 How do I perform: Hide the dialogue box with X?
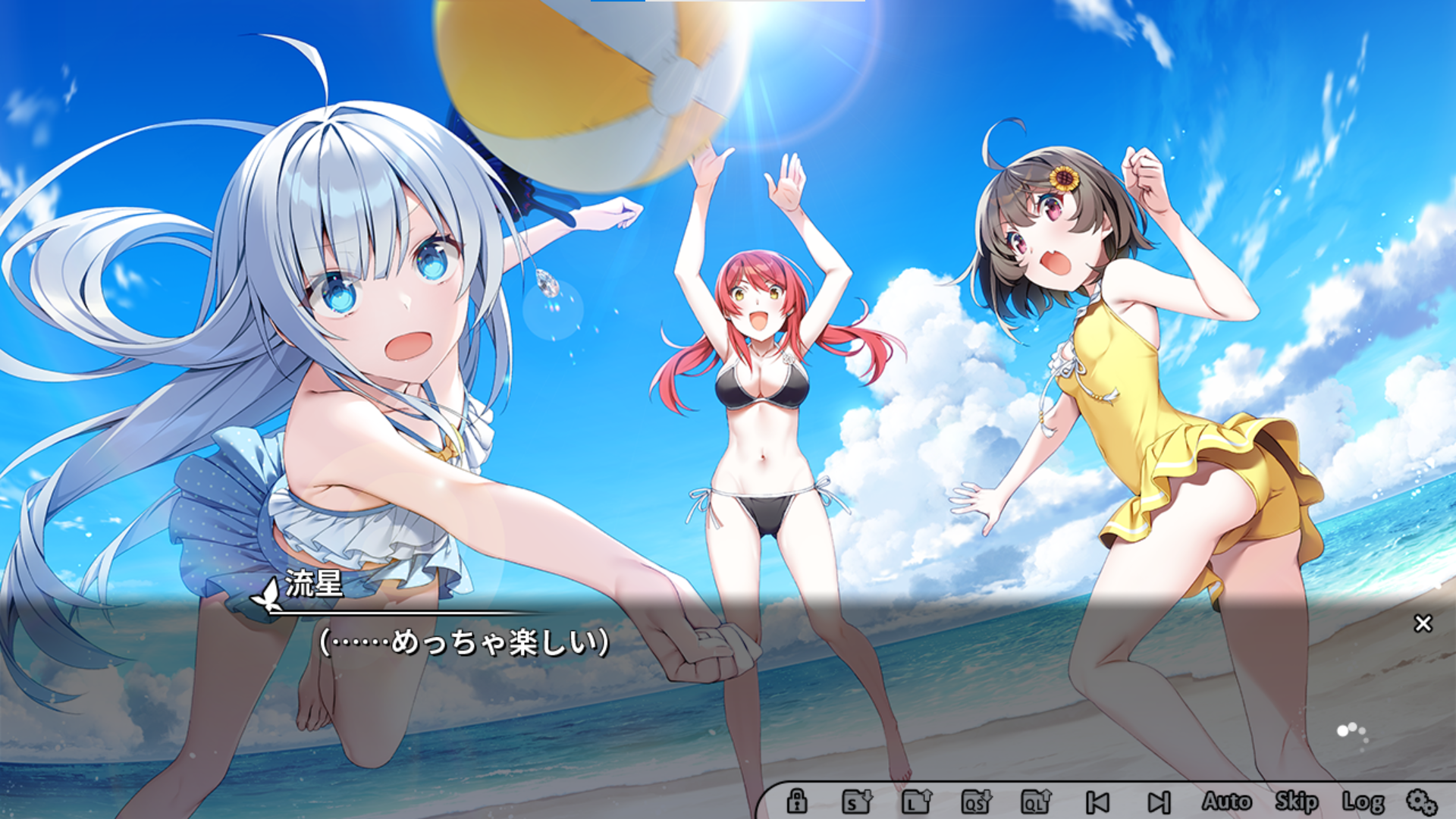coord(1423,623)
